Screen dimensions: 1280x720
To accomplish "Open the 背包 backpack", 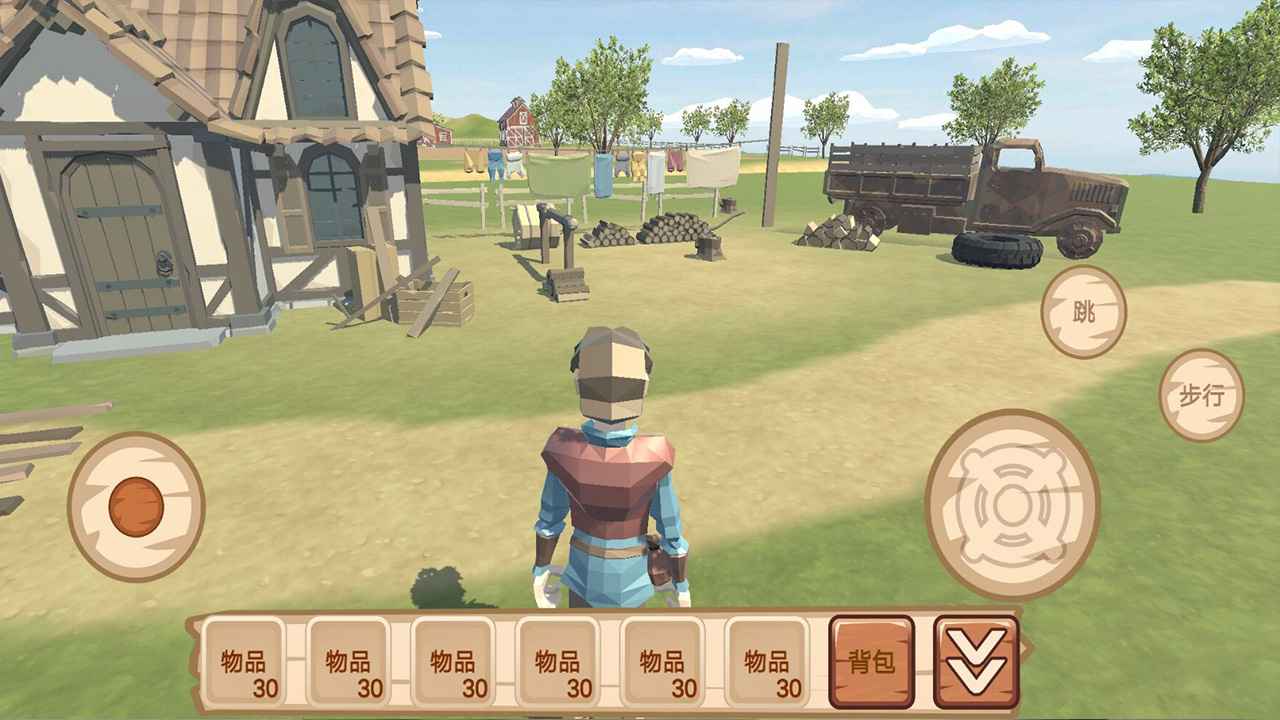I will [x=871, y=661].
